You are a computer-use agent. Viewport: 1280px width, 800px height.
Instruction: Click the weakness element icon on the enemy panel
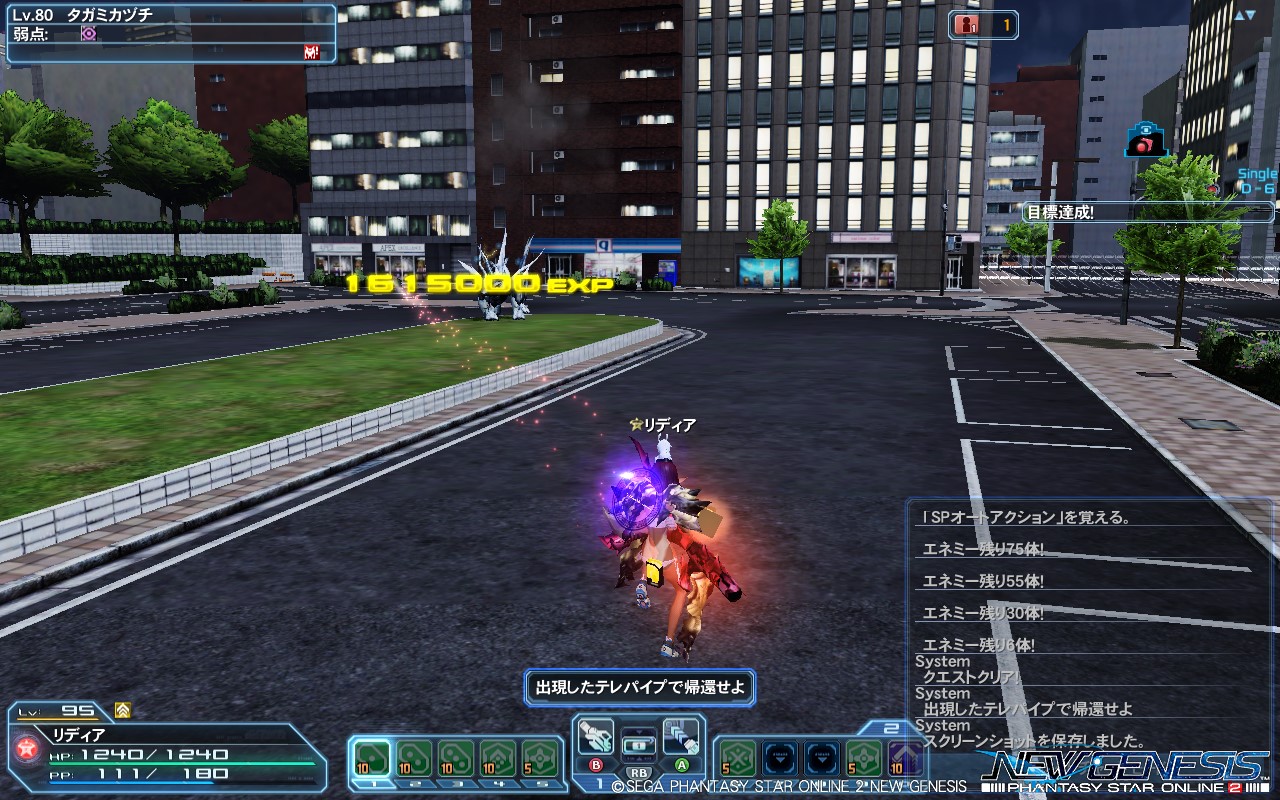pos(88,33)
